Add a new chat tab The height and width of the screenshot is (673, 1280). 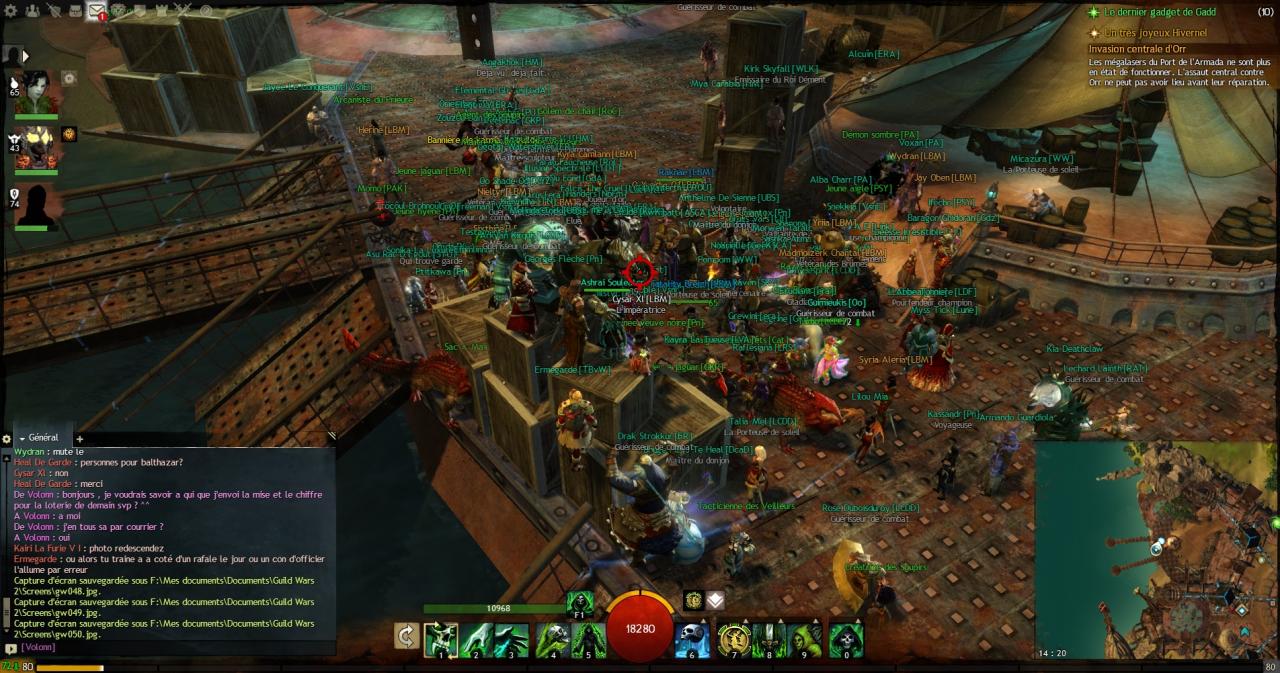coord(79,439)
